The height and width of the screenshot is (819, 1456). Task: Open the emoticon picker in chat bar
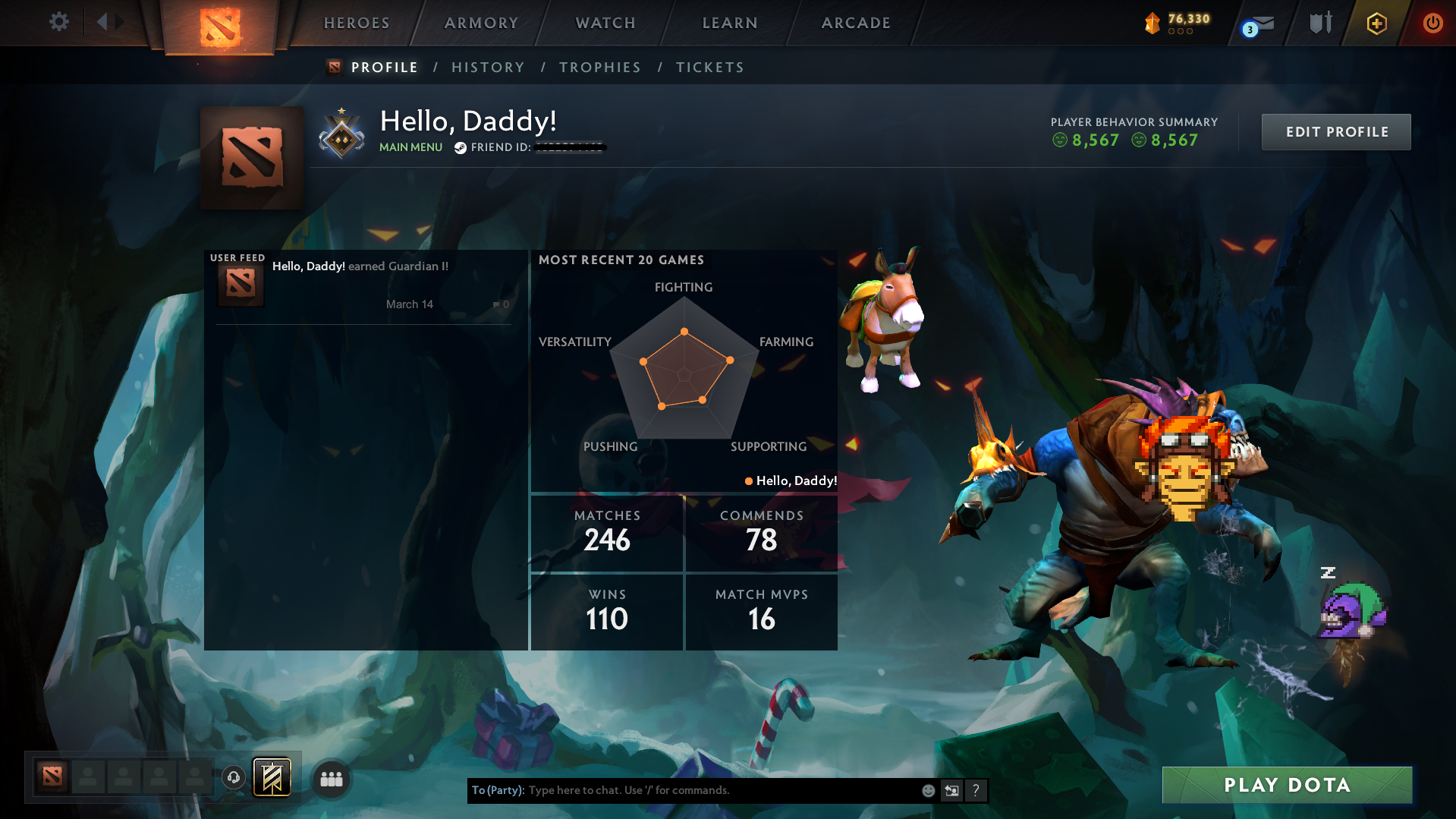point(928,790)
